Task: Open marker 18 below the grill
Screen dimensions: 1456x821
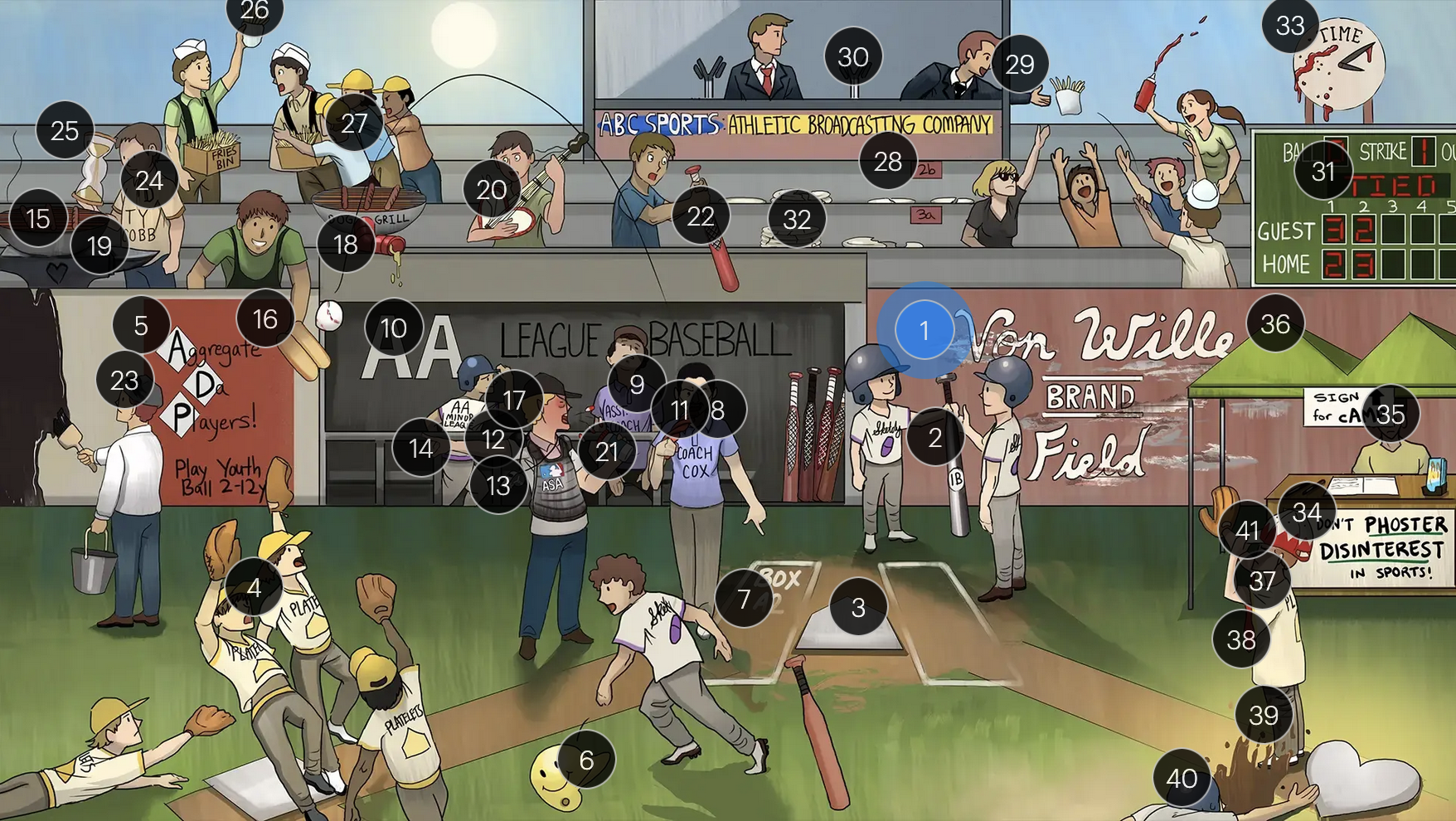Action: [345, 244]
